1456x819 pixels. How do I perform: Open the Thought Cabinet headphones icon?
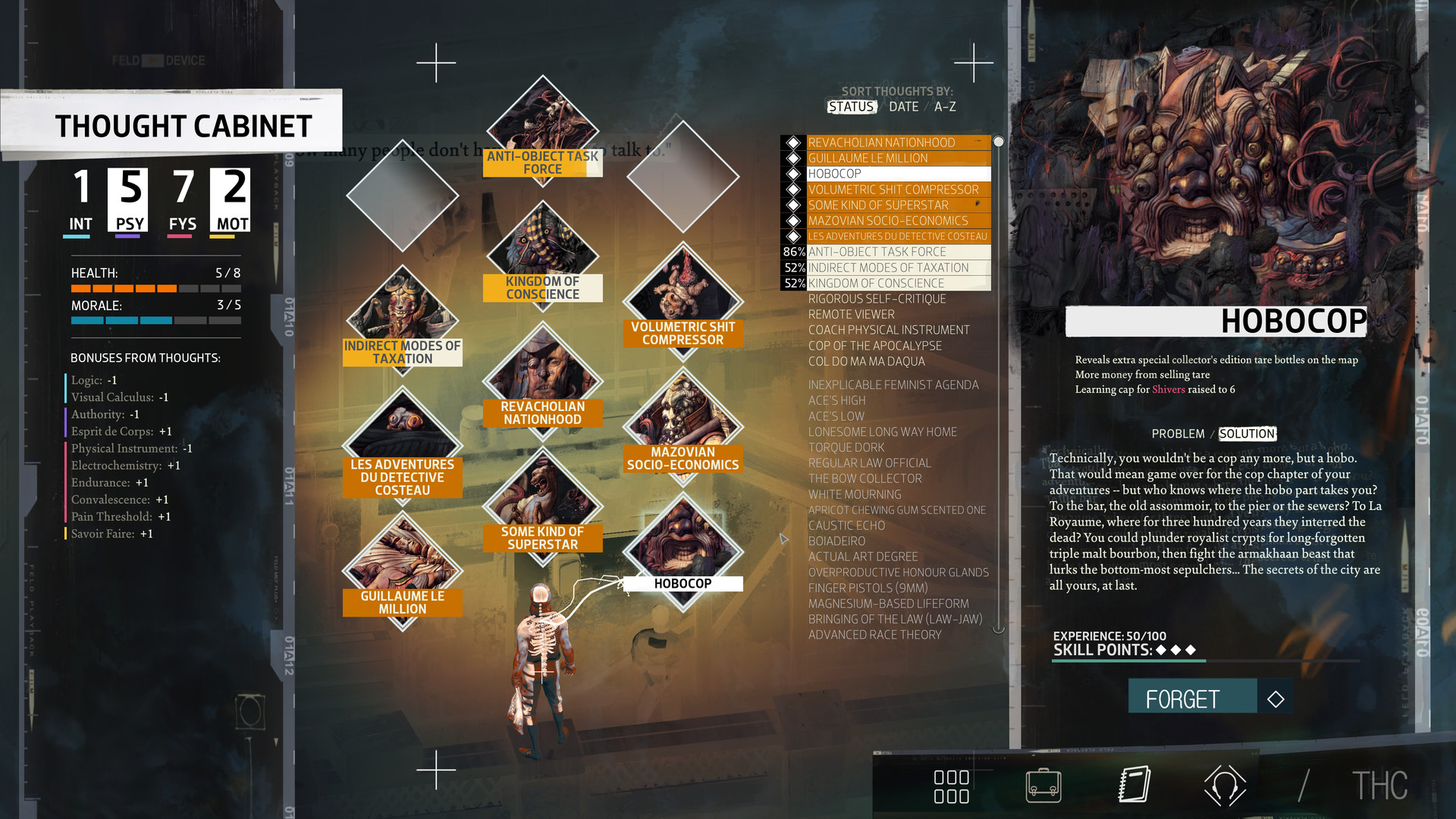1228,786
